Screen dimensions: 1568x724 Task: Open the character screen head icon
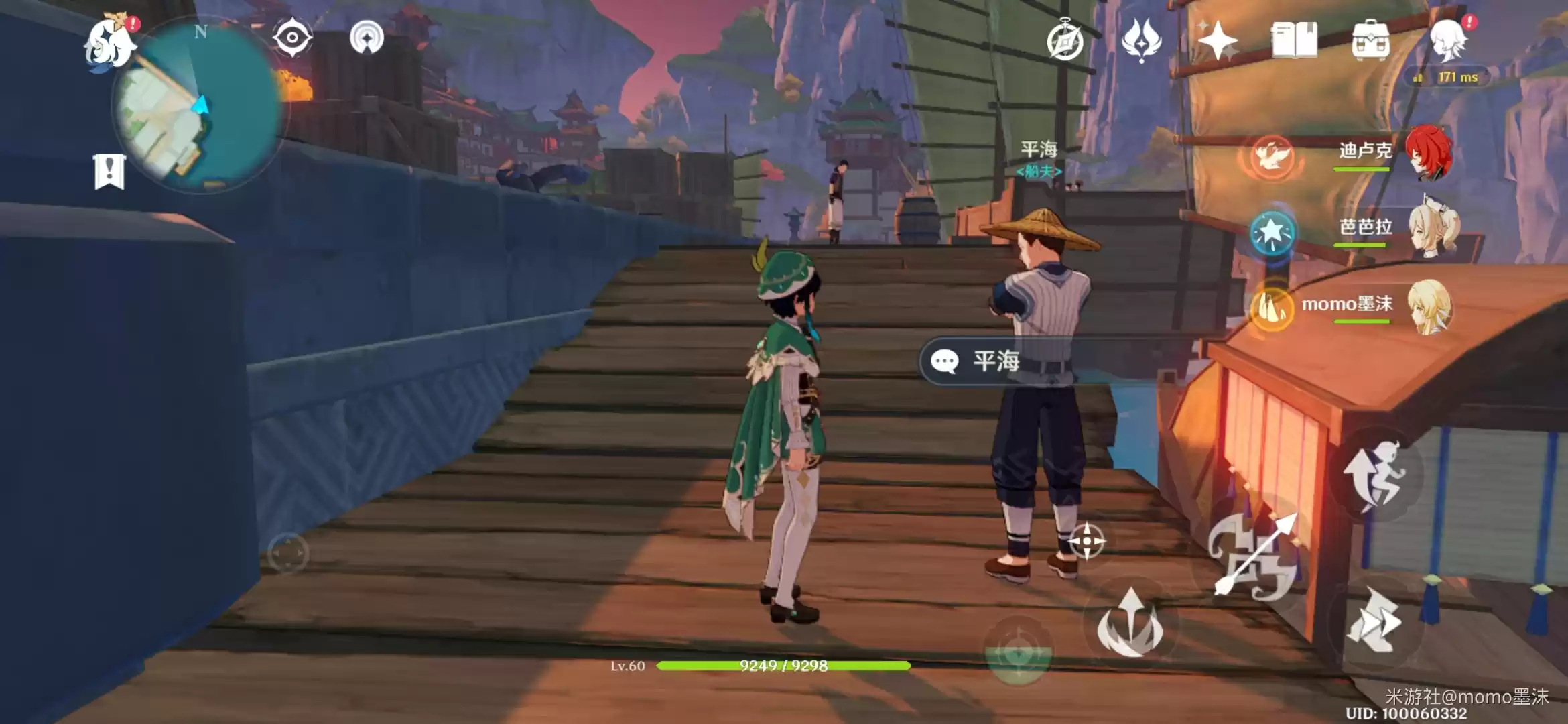[1449, 40]
